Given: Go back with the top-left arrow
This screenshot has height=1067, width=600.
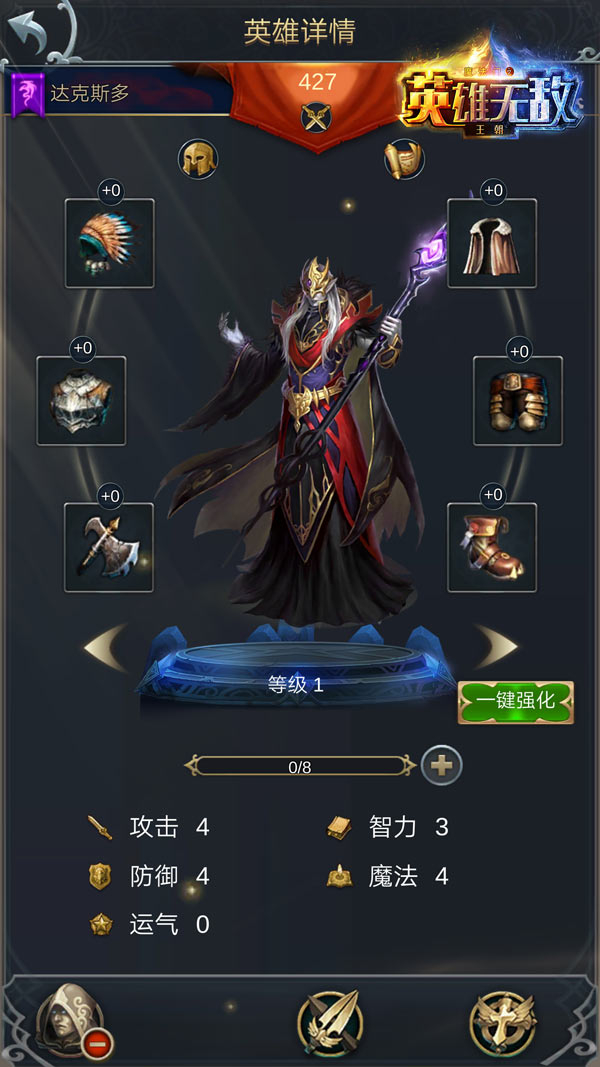Looking at the screenshot, I should click(x=36, y=34).
